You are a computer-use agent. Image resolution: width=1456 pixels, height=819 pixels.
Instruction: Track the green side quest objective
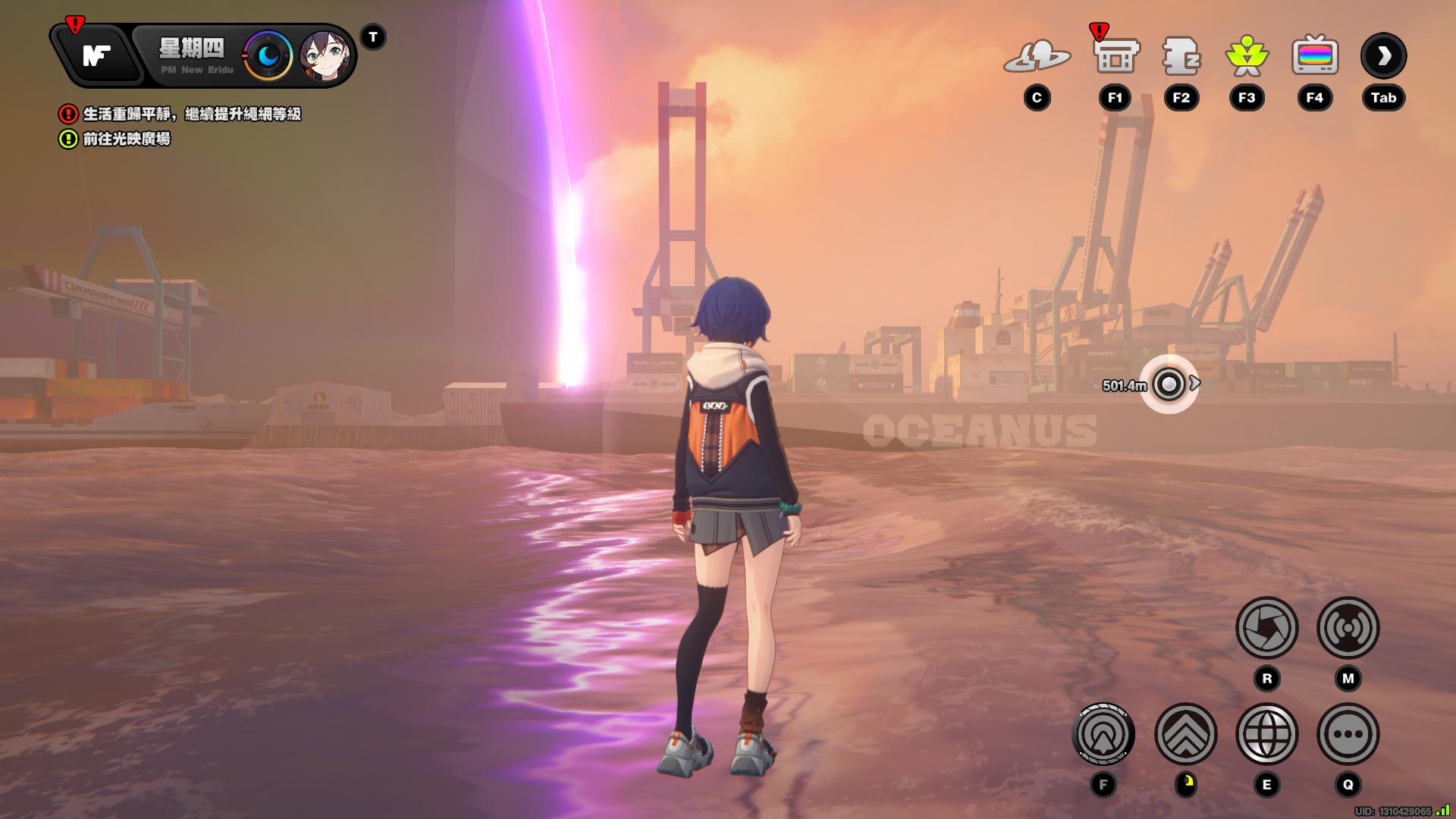point(126,140)
